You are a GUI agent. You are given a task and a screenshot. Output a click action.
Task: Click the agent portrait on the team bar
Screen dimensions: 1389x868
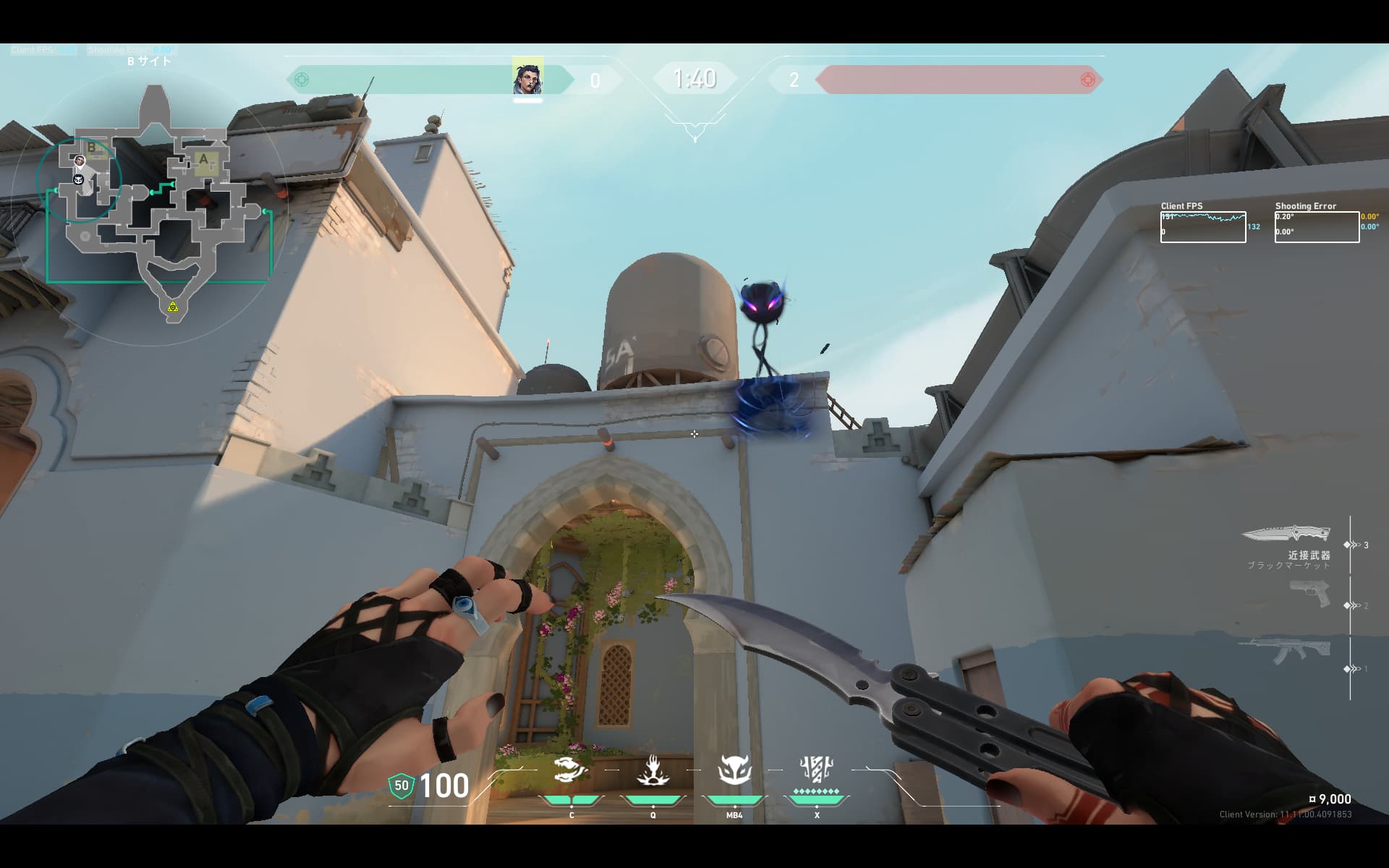[527, 78]
